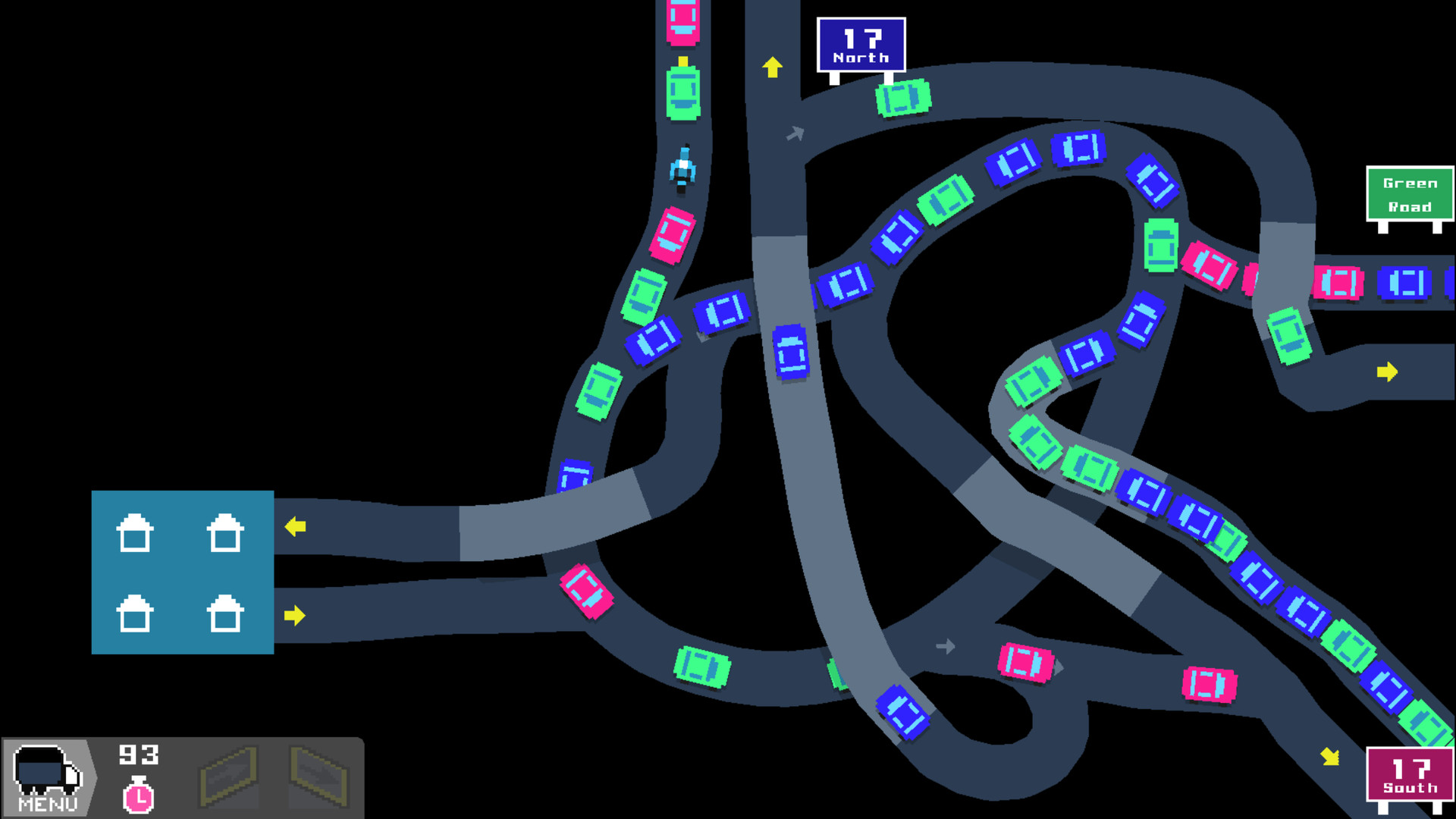Click the yellow arrow next to the 17 South sign
Image resolution: width=1456 pixels, height=819 pixels.
1330,755
